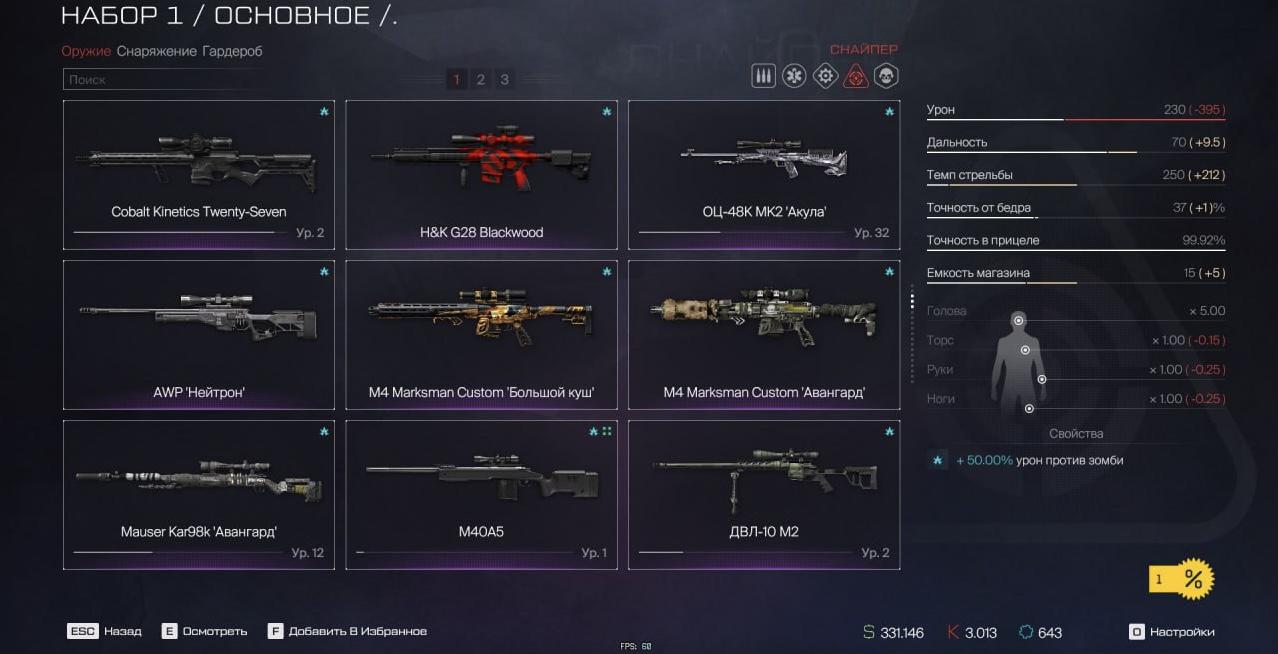Viewport: 1278px width, 654px height.
Task: Pick the ОЦ-48К МК2 'Акула' rifle
Action: [764, 174]
